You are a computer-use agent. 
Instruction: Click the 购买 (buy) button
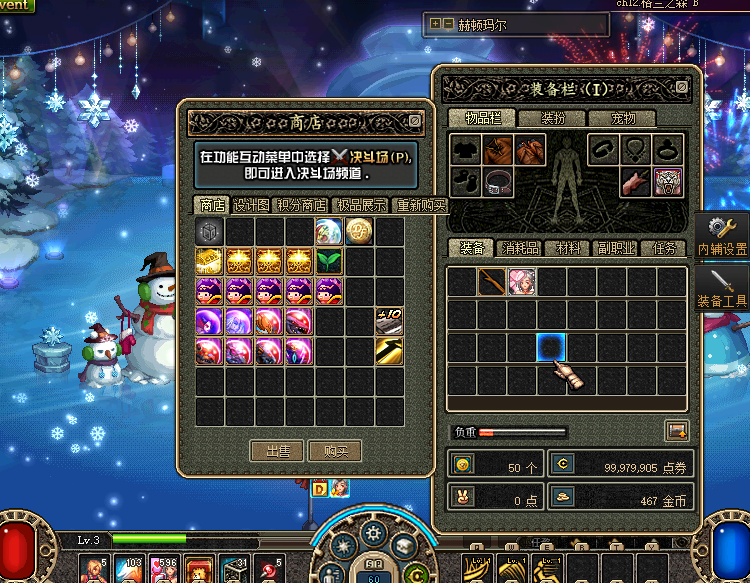tap(334, 451)
